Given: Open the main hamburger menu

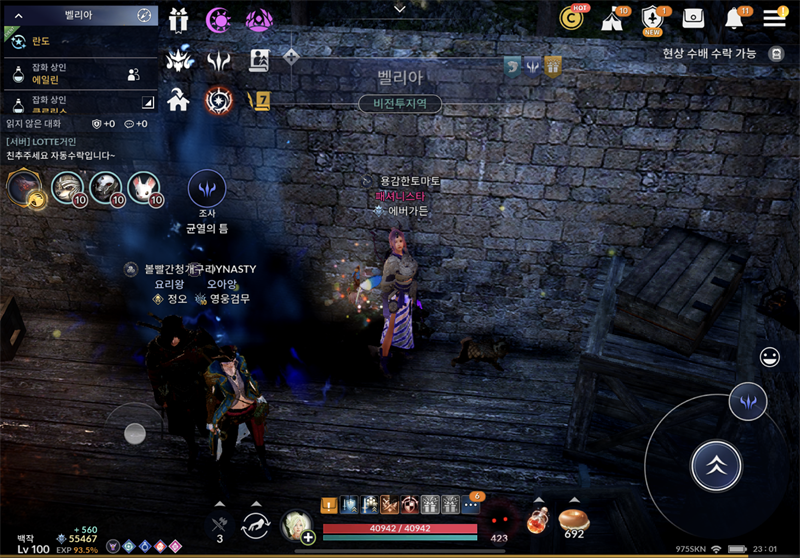Looking at the screenshot, I should click(x=774, y=18).
